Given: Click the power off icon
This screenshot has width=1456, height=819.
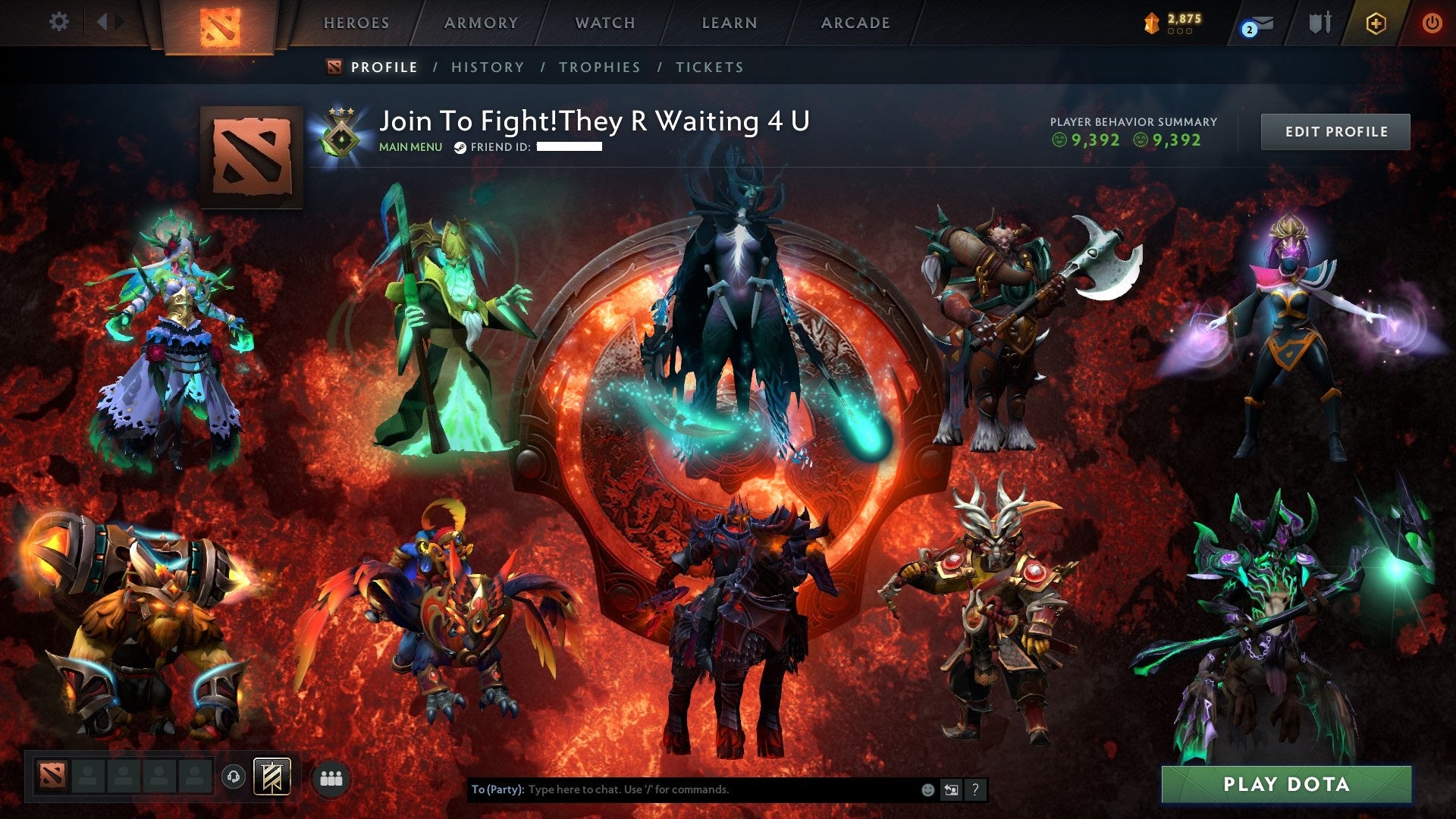Looking at the screenshot, I should 1433,23.
